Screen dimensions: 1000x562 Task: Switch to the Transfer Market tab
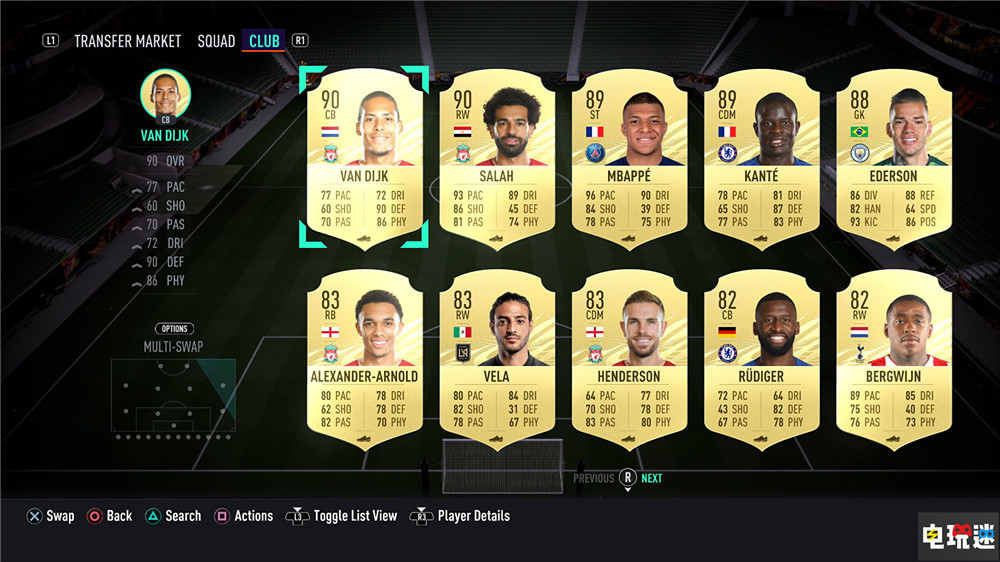click(127, 41)
